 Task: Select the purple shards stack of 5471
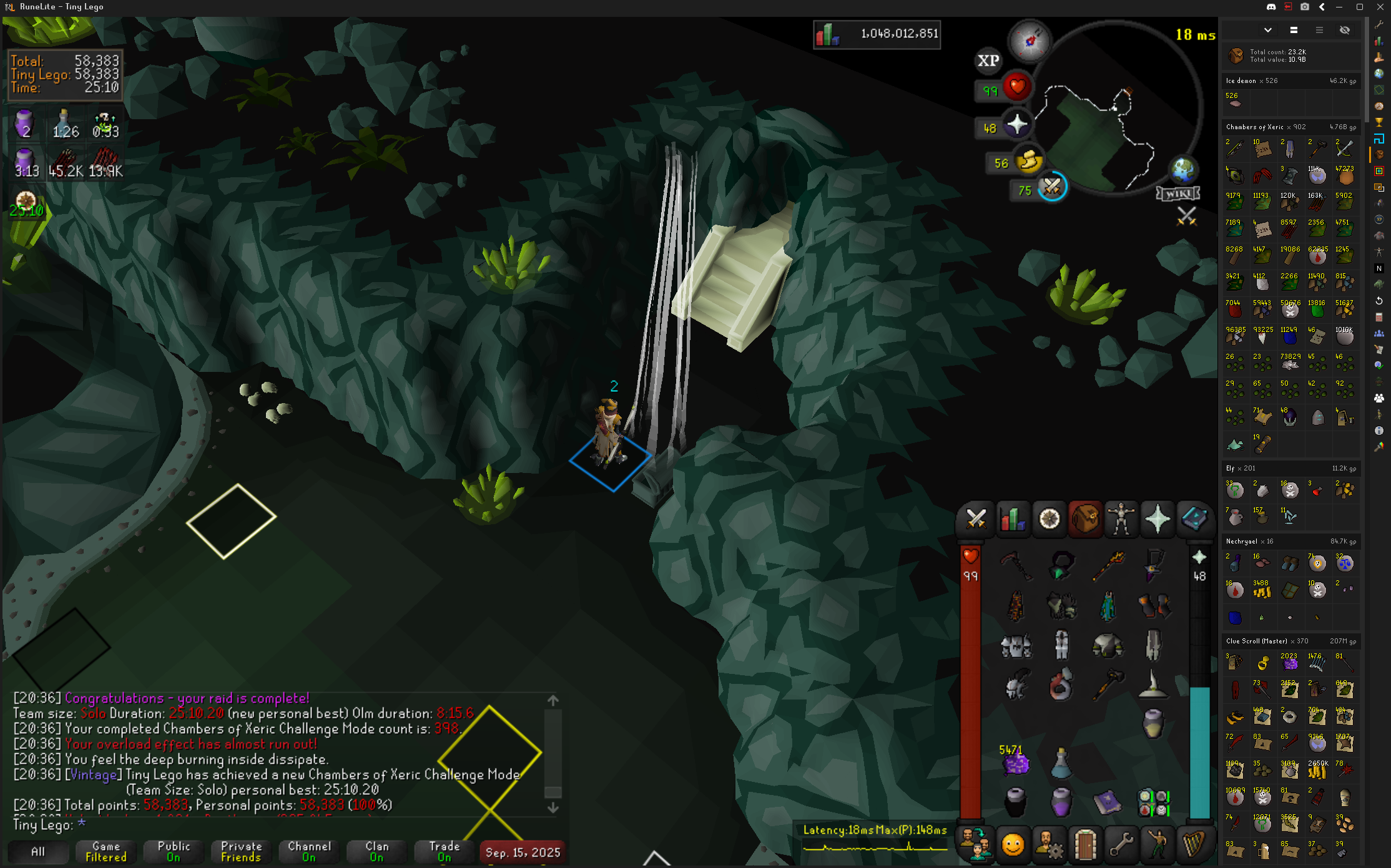(1015, 763)
